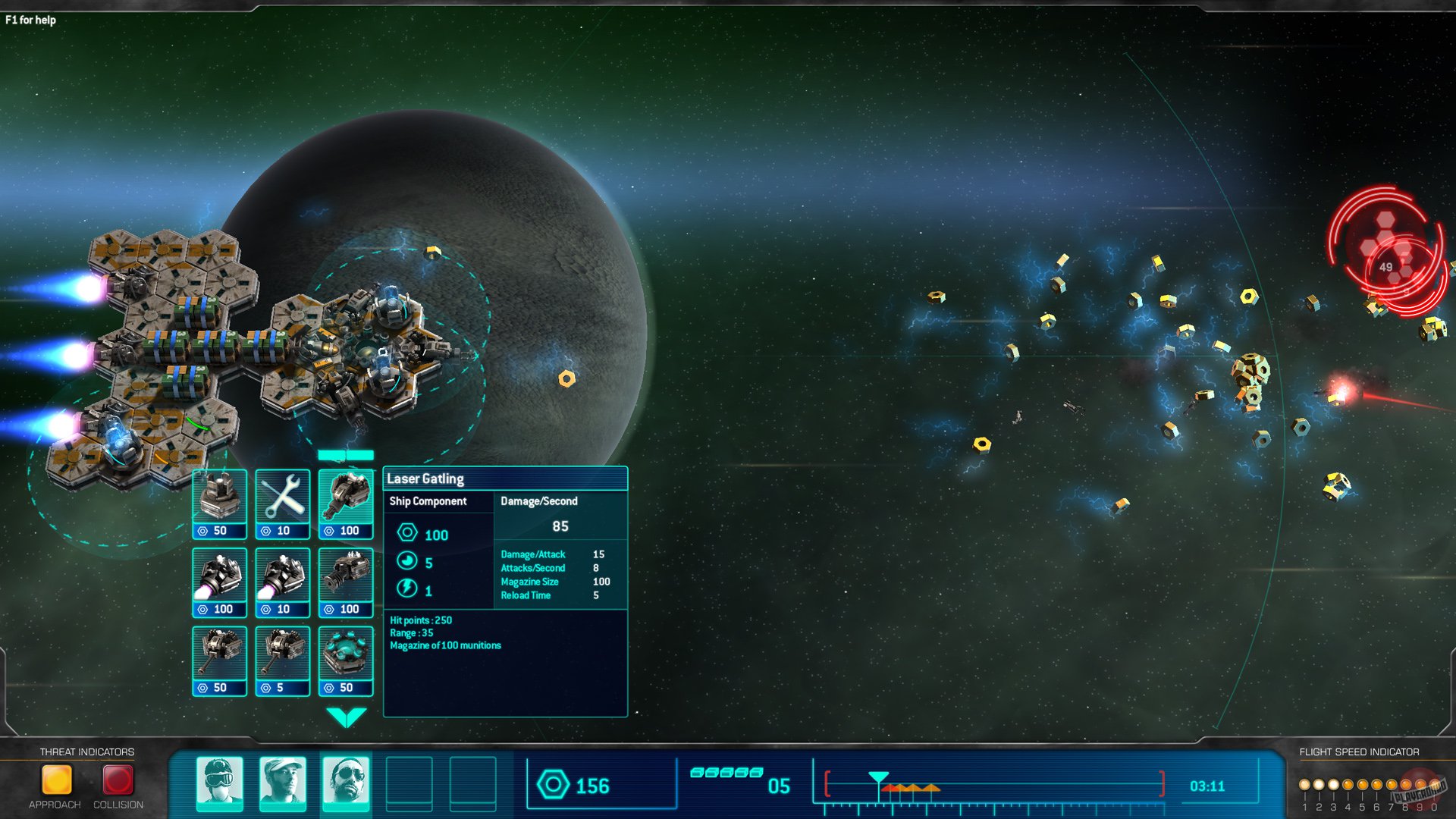This screenshot has height=819, width=1456.
Task: Select the crew member wearing a cap
Action: [x=283, y=783]
